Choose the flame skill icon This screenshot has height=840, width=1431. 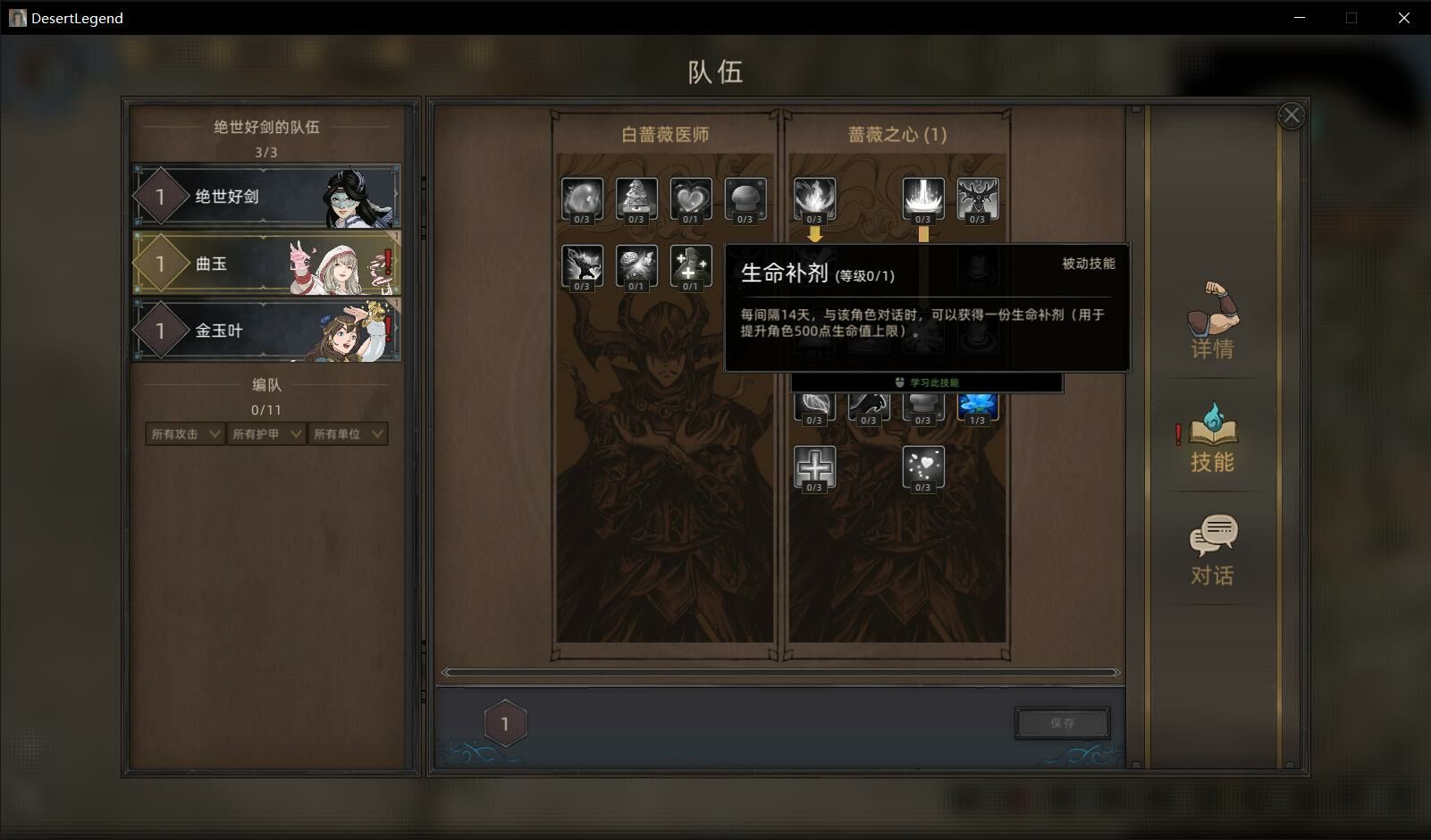click(814, 197)
